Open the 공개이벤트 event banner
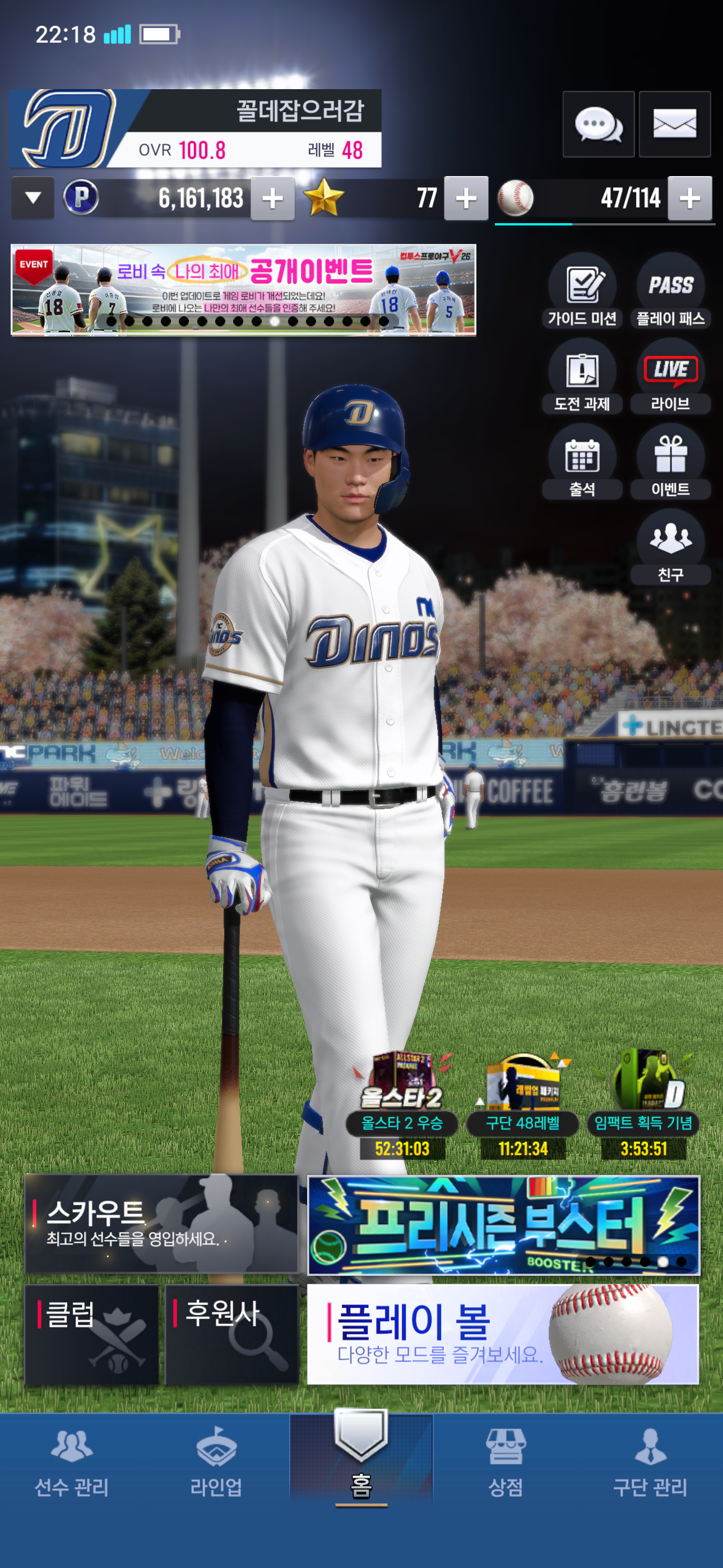The height and width of the screenshot is (1568, 723). [243, 290]
